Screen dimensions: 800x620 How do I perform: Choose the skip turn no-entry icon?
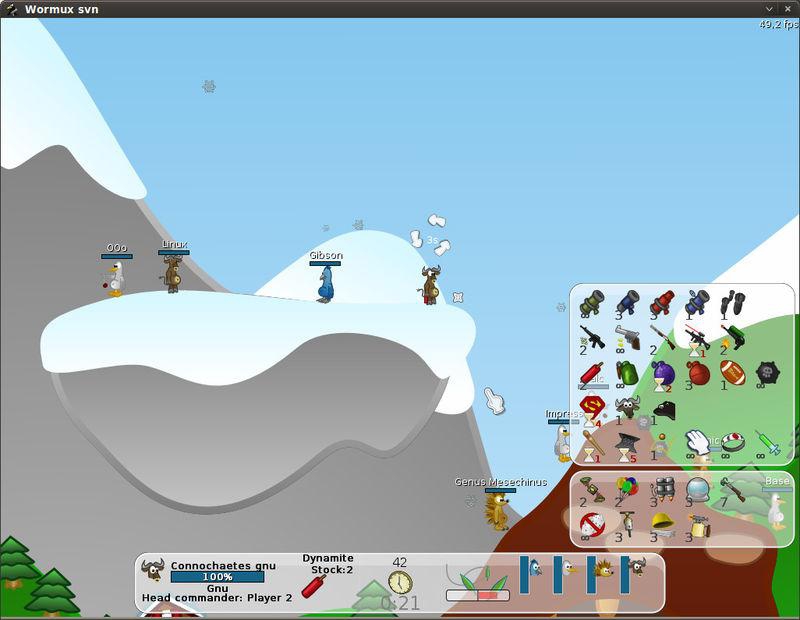592,523
